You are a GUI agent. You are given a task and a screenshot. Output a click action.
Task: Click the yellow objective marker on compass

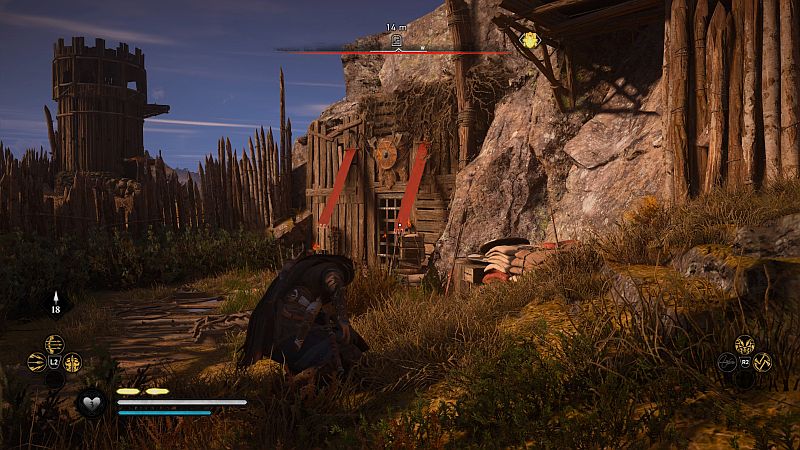[x=529, y=40]
